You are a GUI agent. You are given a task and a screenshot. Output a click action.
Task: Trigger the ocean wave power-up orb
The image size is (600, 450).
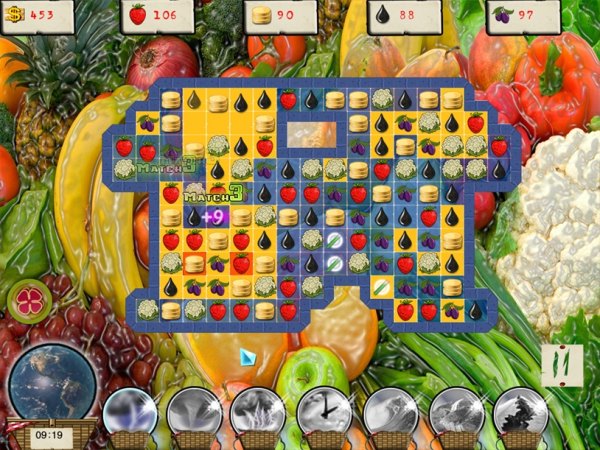coord(389,411)
